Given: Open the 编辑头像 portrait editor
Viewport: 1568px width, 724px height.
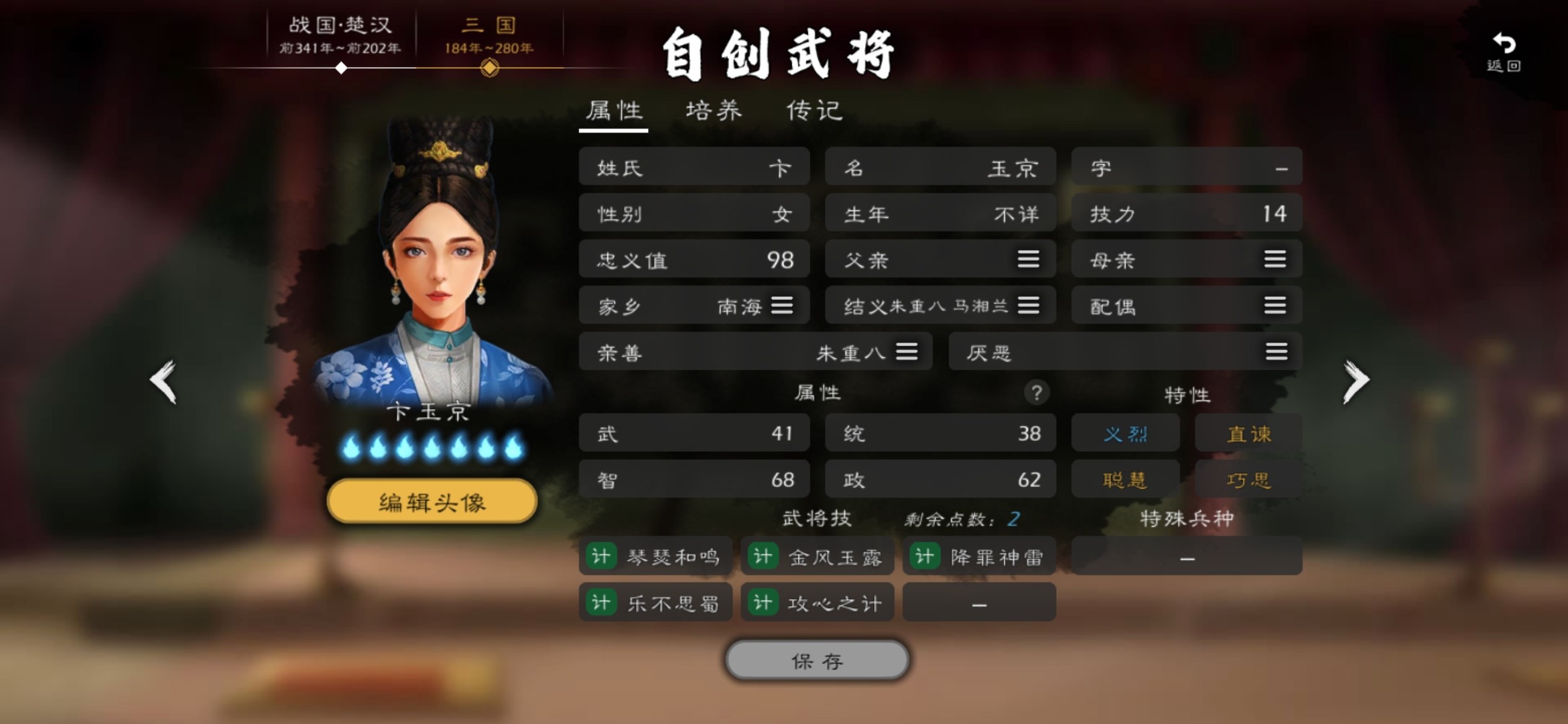Looking at the screenshot, I should [432, 501].
